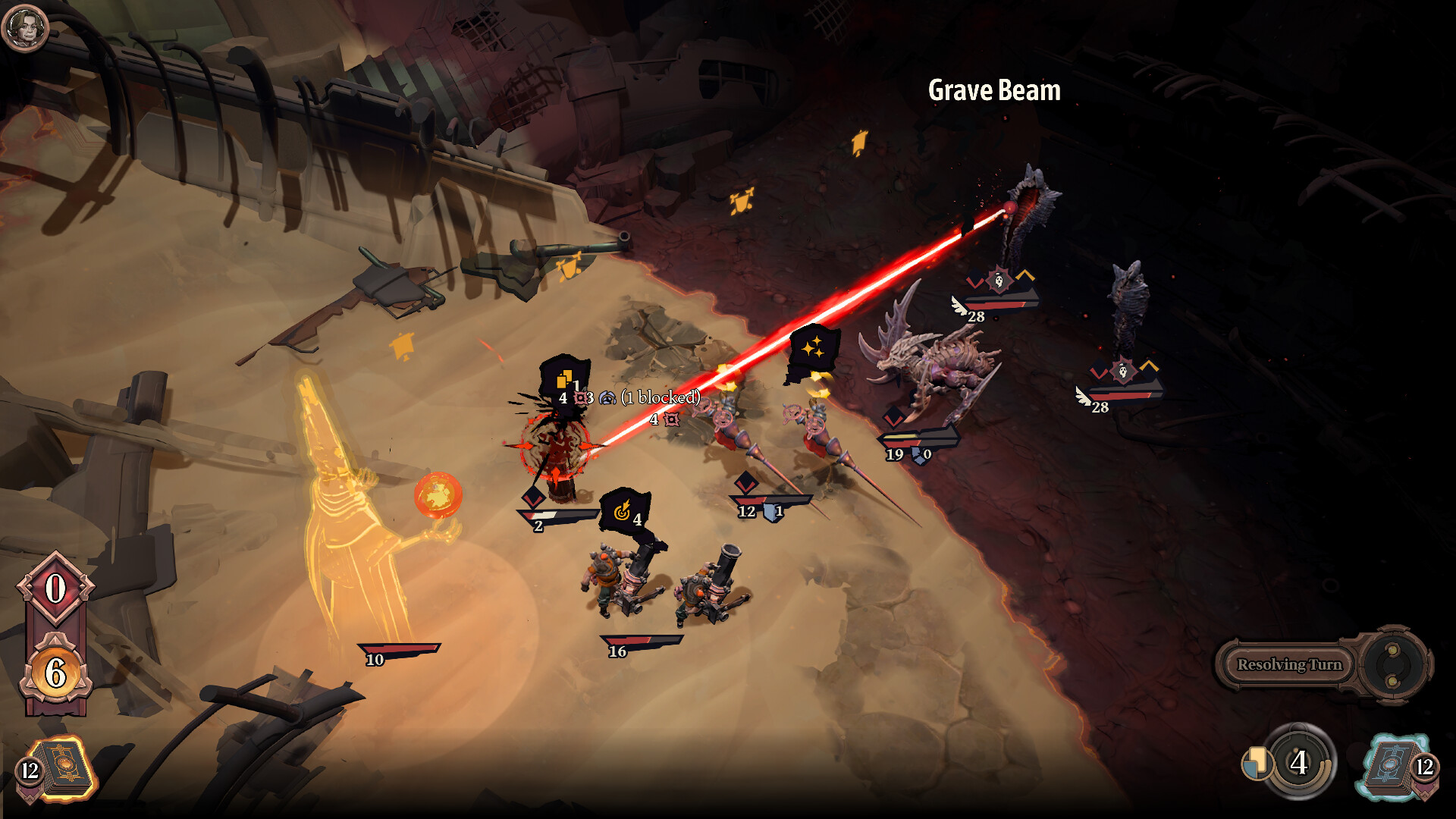Inspect the orange energy orb showing 6
The height and width of the screenshot is (819, 1456).
pos(55,672)
